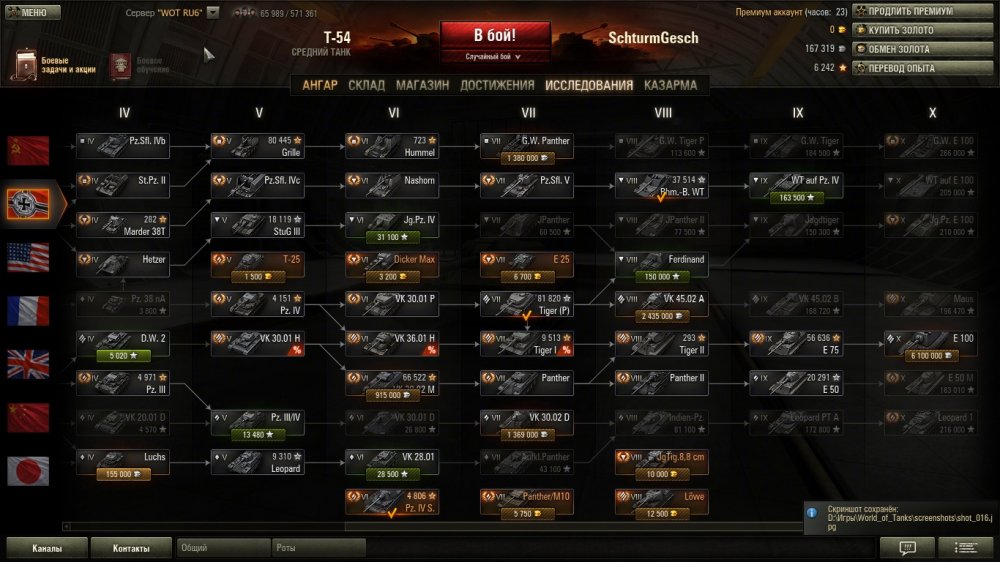Open the СКЛАД tab
The image size is (1000, 562).
pyautogui.click(x=366, y=85)
